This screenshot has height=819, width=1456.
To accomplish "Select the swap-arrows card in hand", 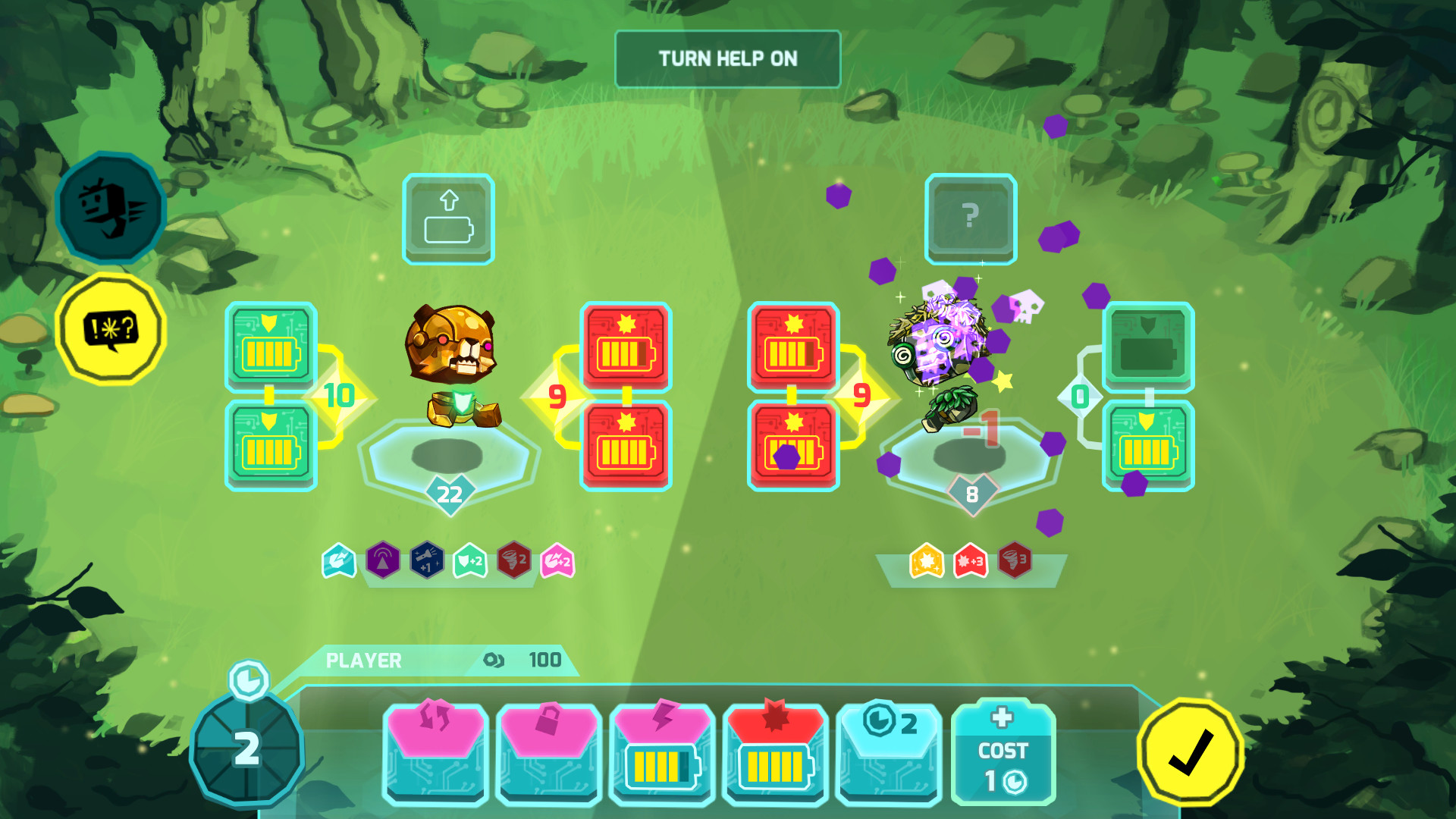I will (435, 751).
